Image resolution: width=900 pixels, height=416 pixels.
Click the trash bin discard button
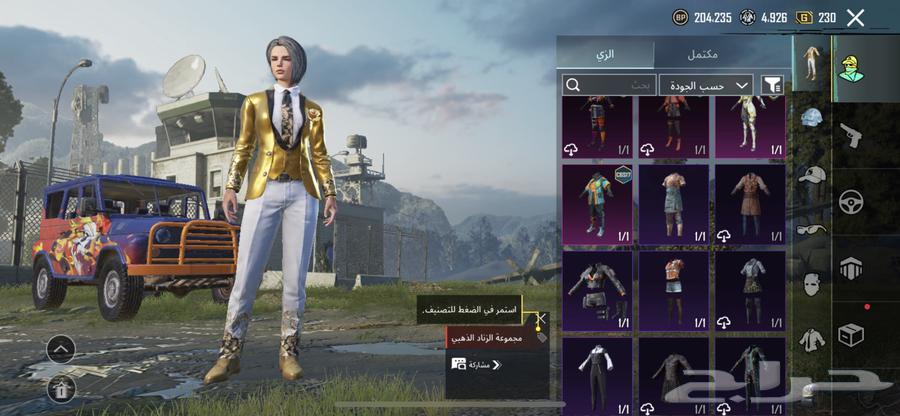point(61,390)
